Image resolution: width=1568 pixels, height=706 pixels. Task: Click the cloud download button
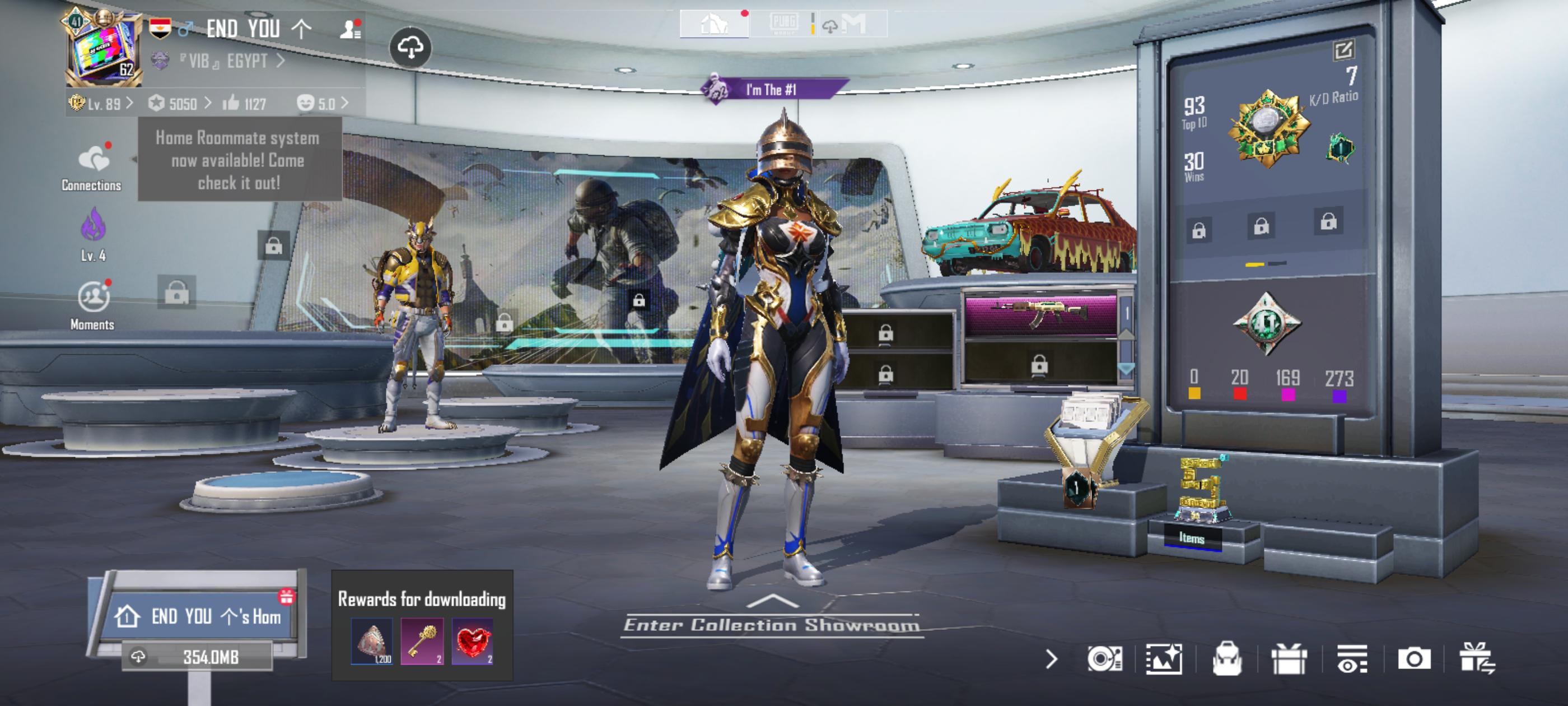(410, 48)
